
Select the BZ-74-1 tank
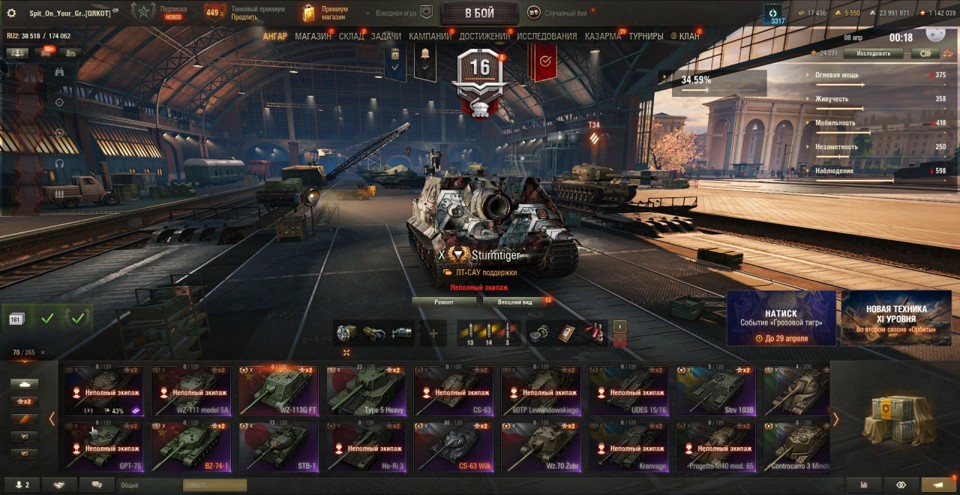(x=189, y=445)
